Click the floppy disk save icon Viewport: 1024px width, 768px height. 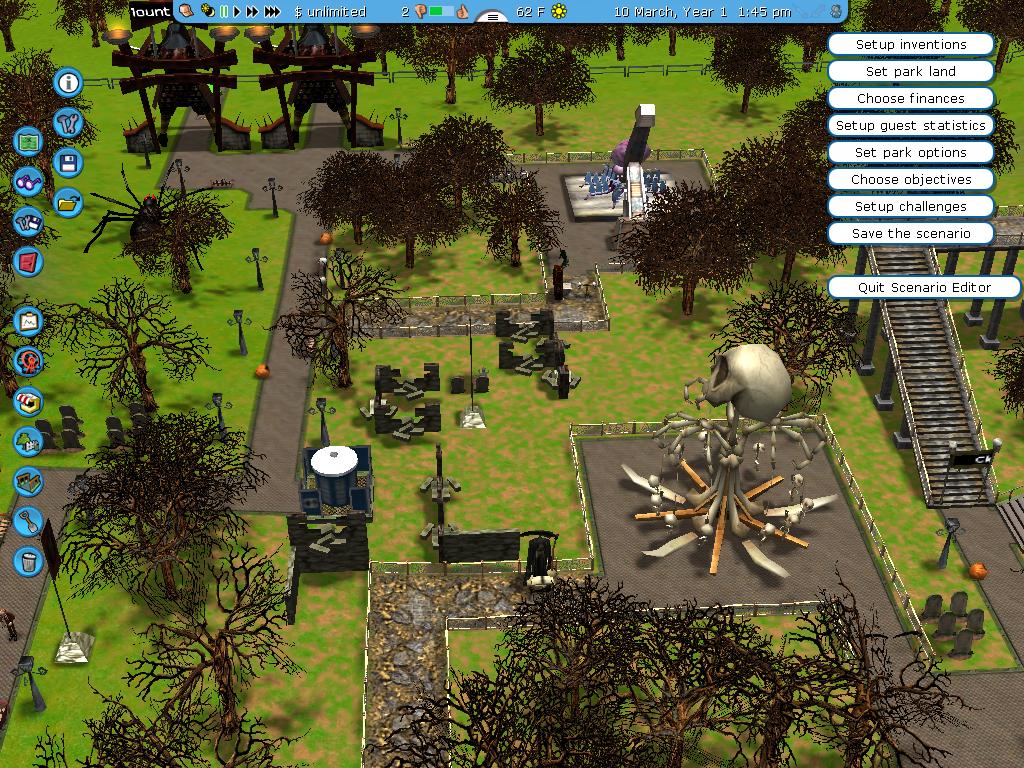pyautogui.click(x=68, y=163)
